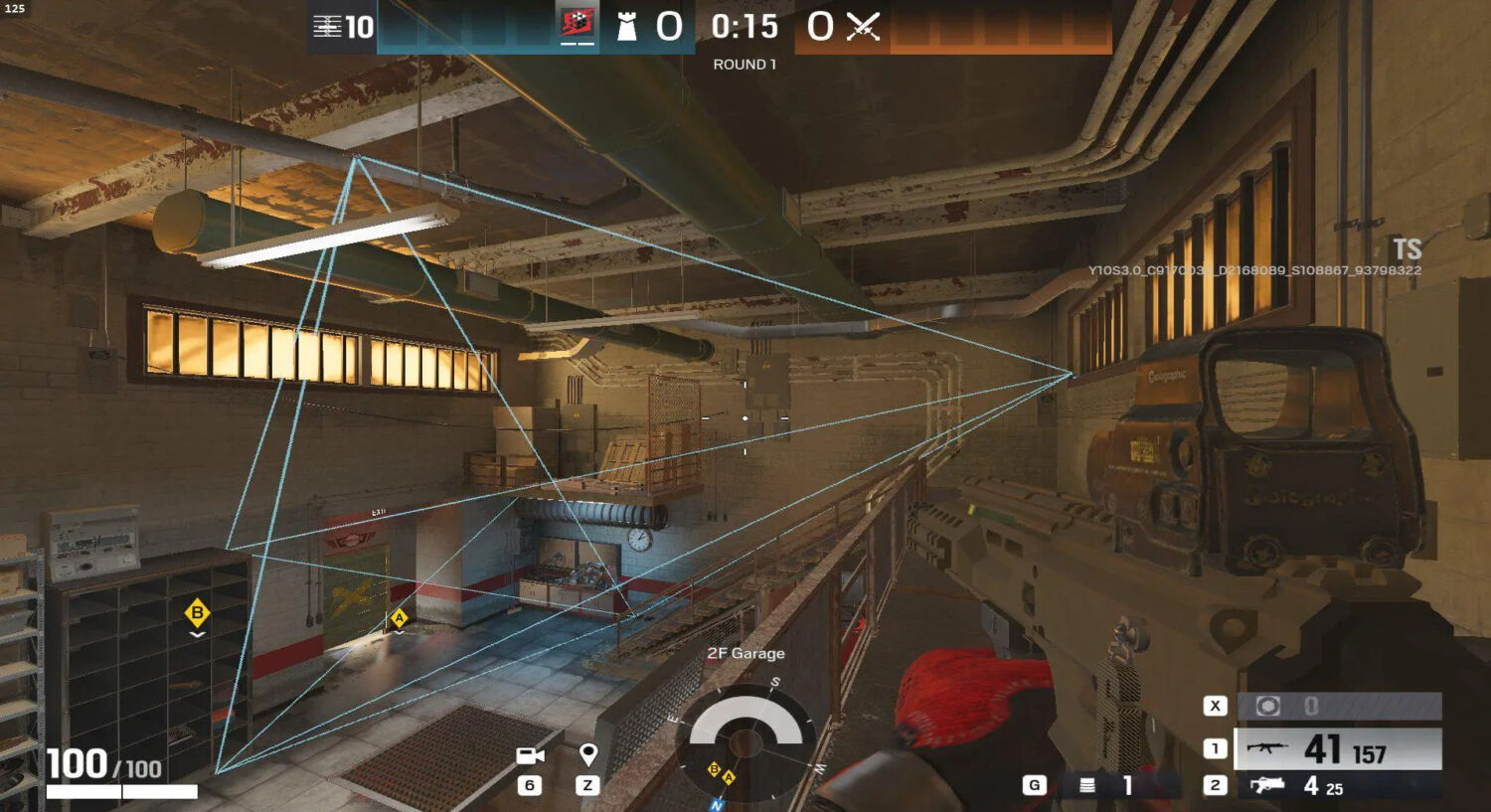Screen dimensions: 1491x812
Task: Click the compass dial below 2F Garage
Action: coord(745,739)
